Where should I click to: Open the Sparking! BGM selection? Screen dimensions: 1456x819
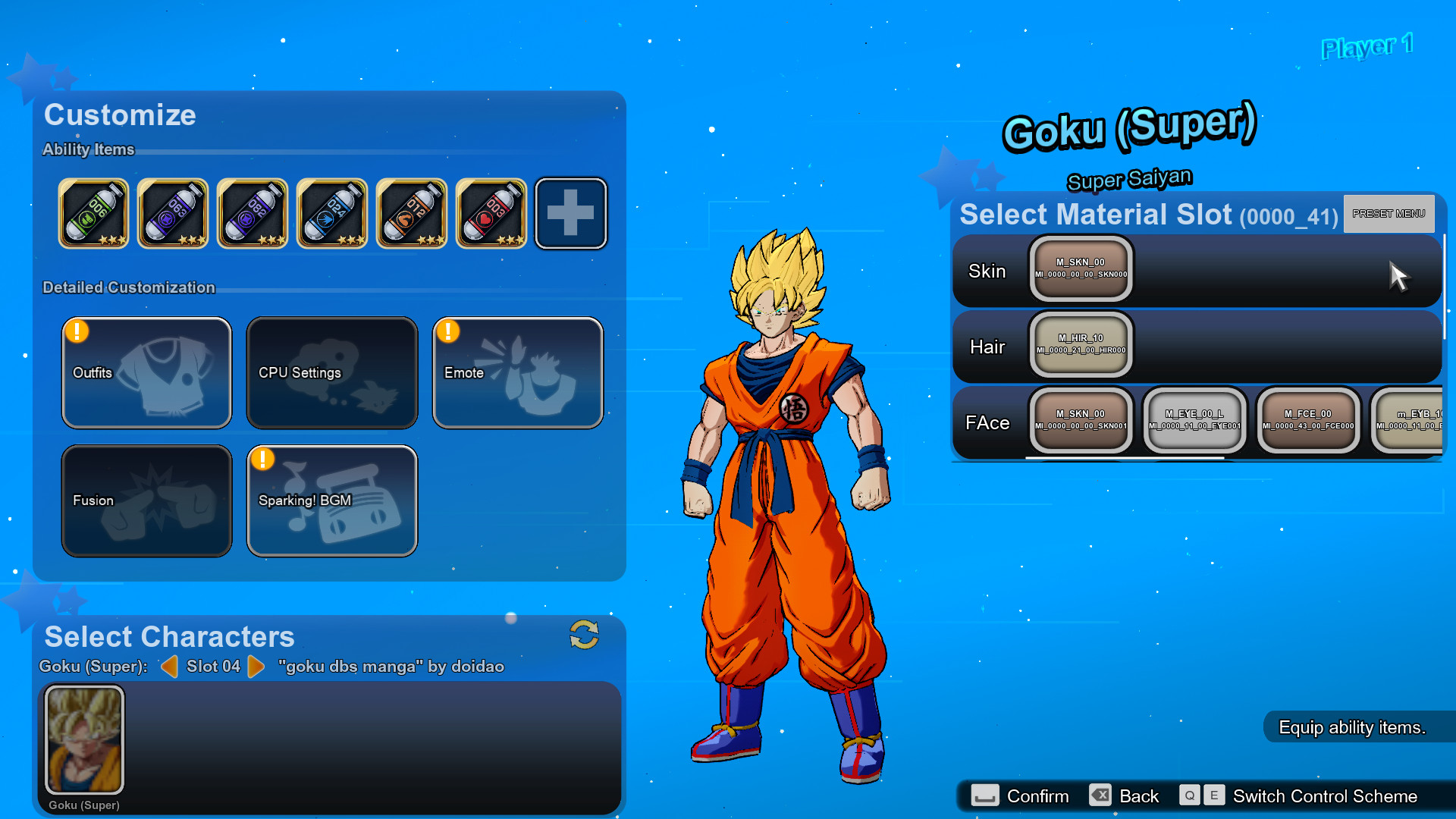(331, 500)
